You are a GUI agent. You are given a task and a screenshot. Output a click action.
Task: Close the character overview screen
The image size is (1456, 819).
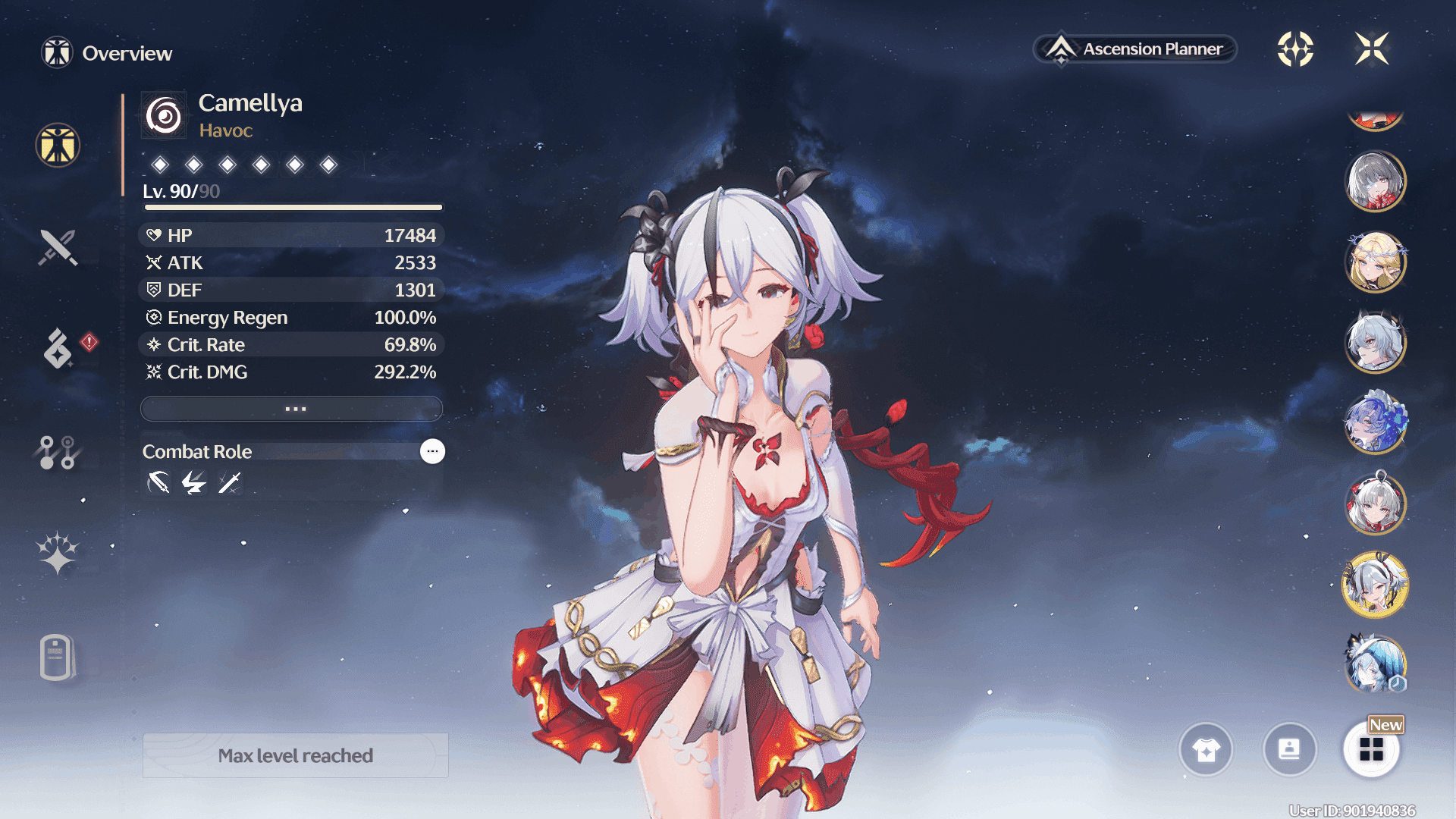tap(1372, 49)
